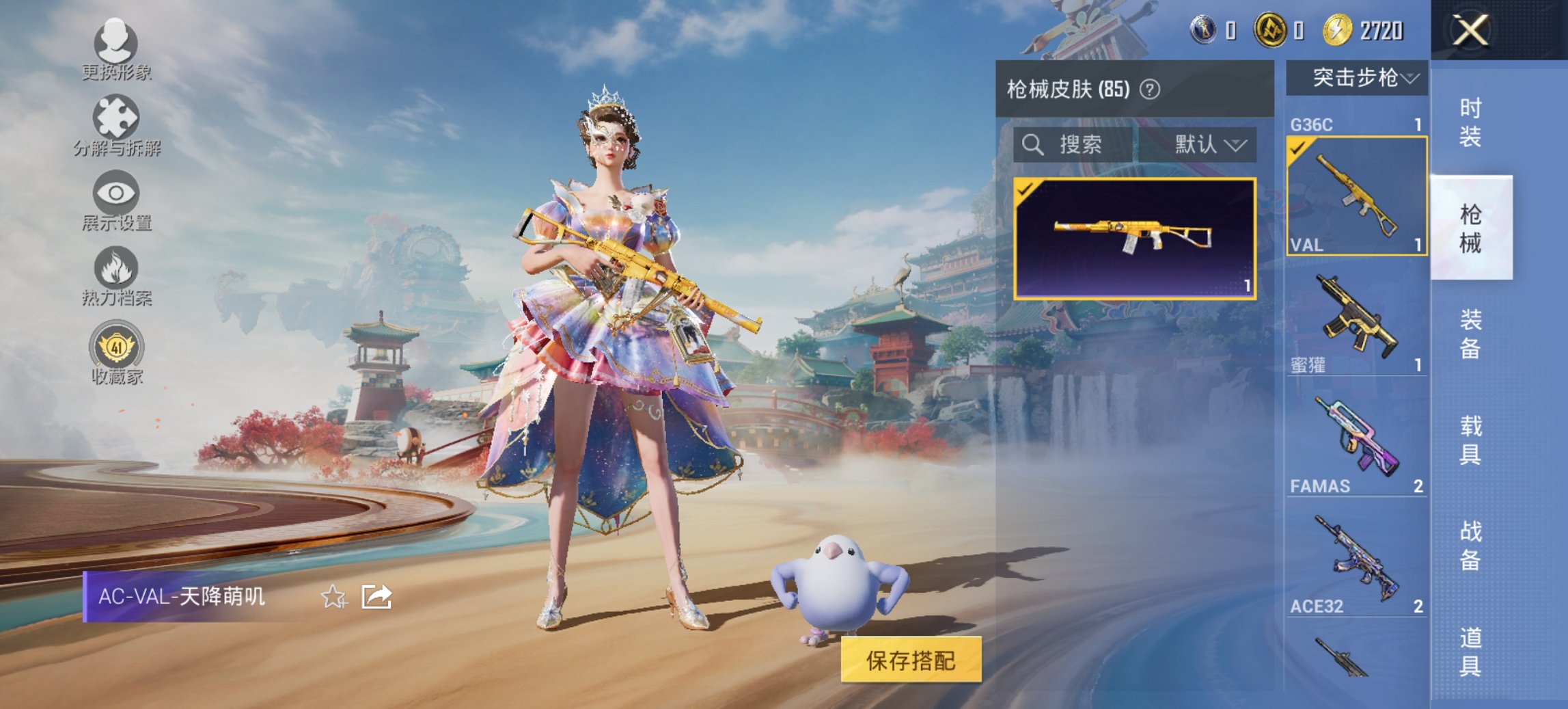The height and width of the screenshot is (709, 1568).
Task: Click the search magnifier in gun skins panel
Action: [1032, 144]
